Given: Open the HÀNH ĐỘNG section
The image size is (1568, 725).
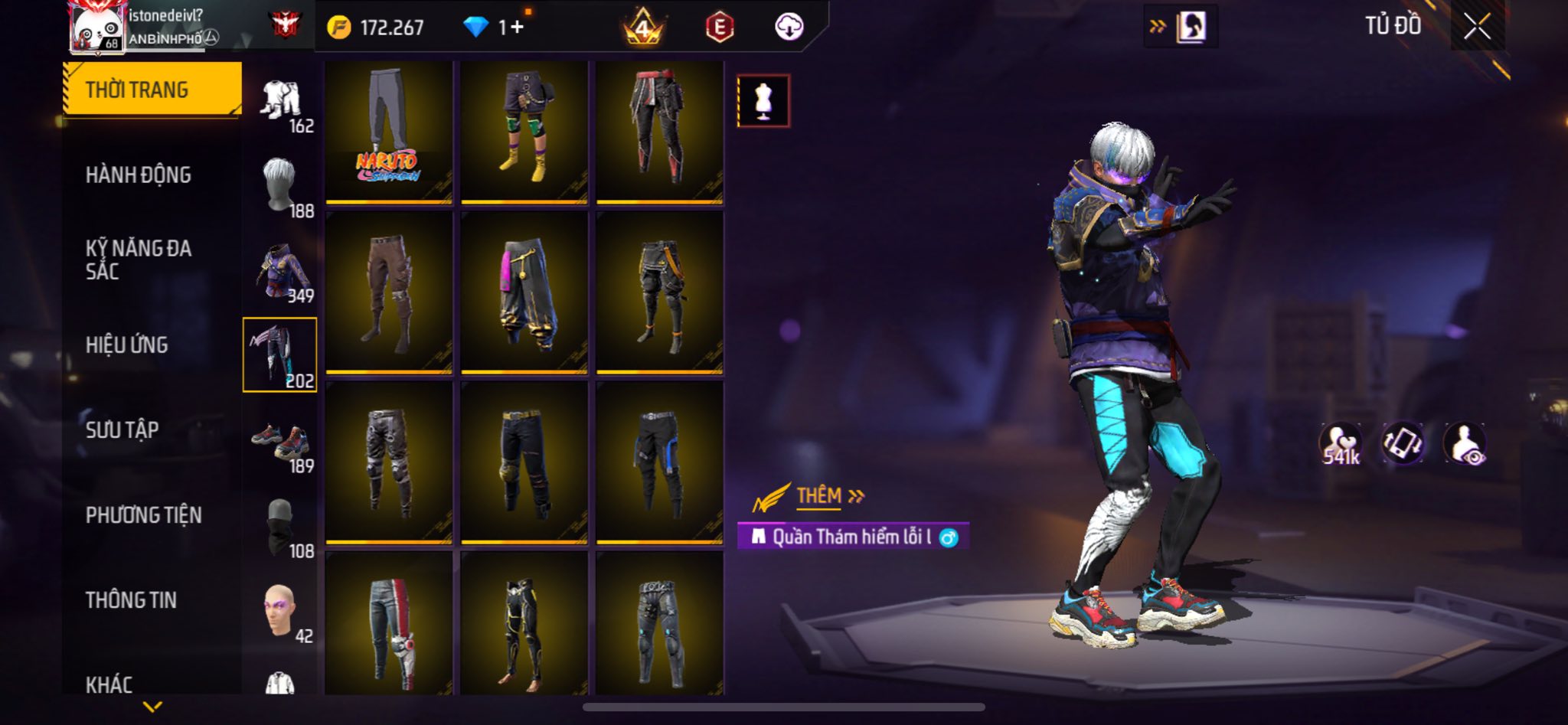Looking at the screenshot, I should coord(138,175).
